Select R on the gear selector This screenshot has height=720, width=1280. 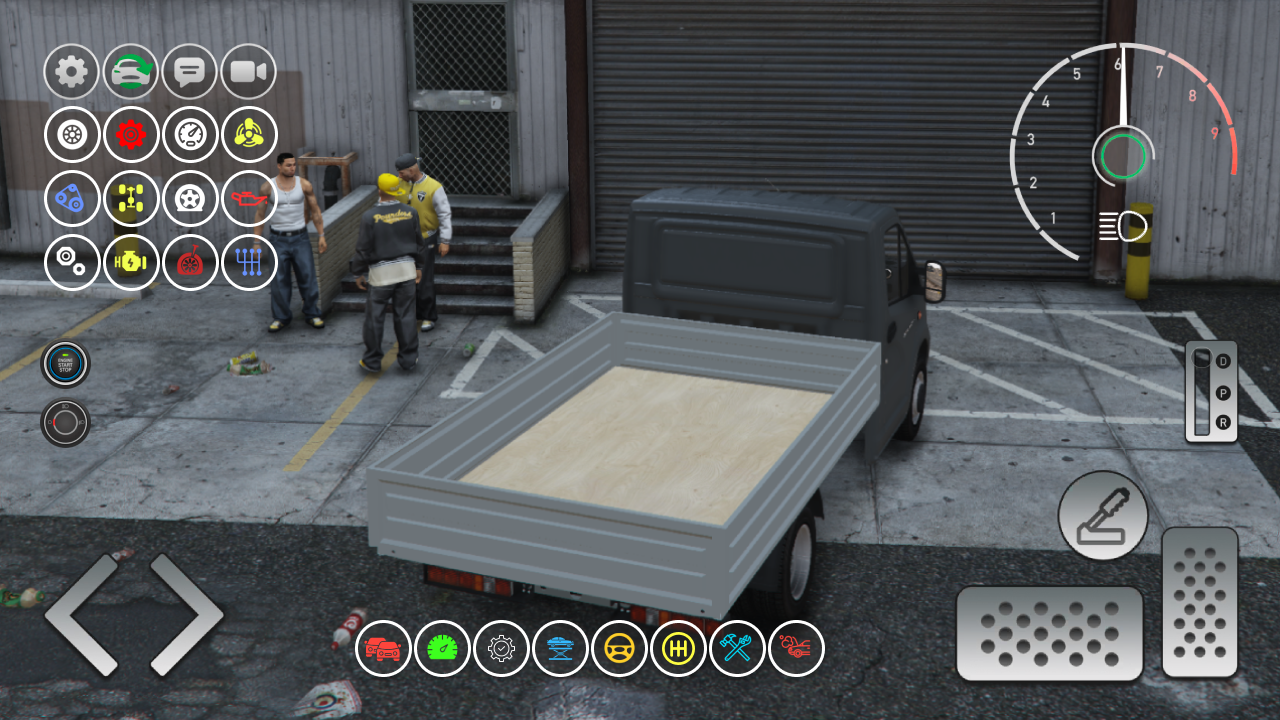click(1222, 422)
